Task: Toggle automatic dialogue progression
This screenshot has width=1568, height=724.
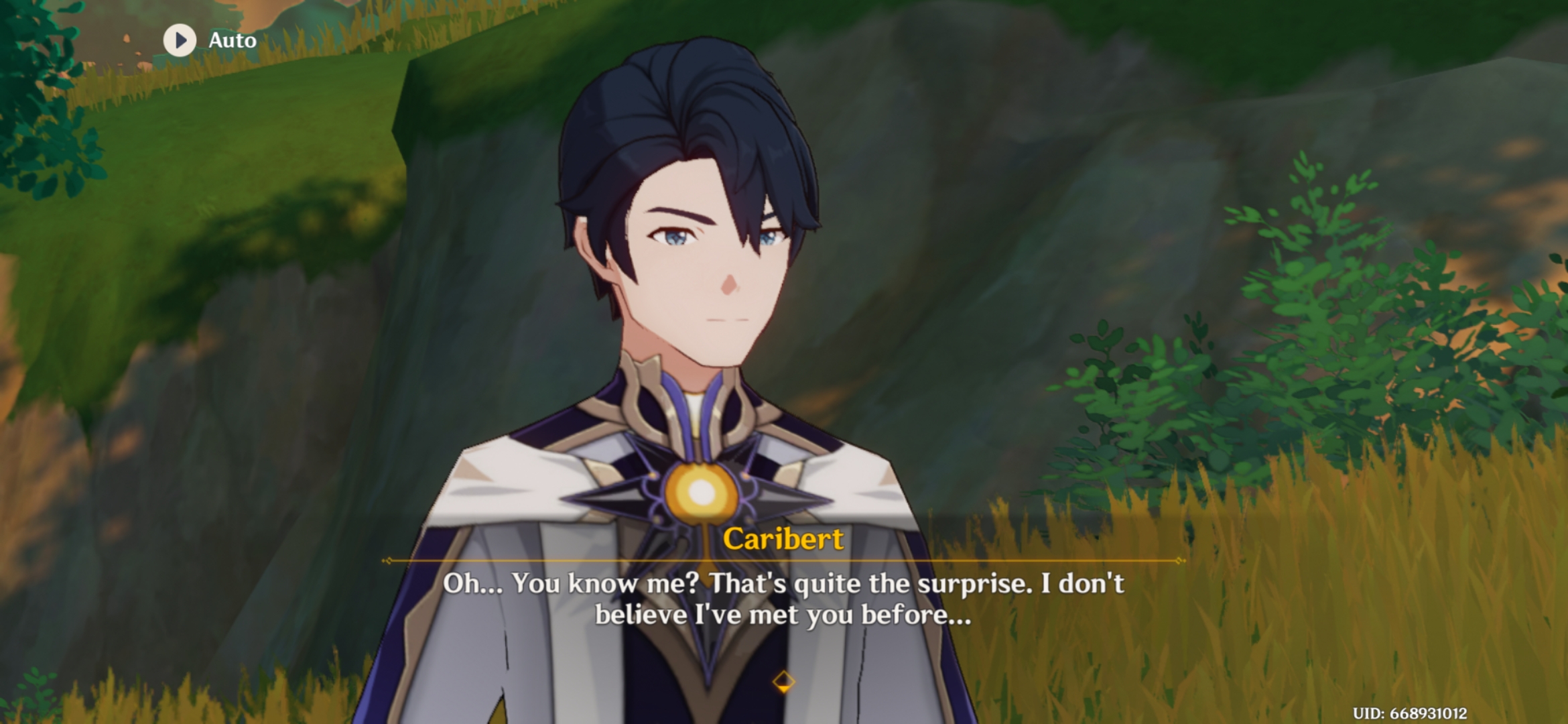Action: (x=208, y=40)
